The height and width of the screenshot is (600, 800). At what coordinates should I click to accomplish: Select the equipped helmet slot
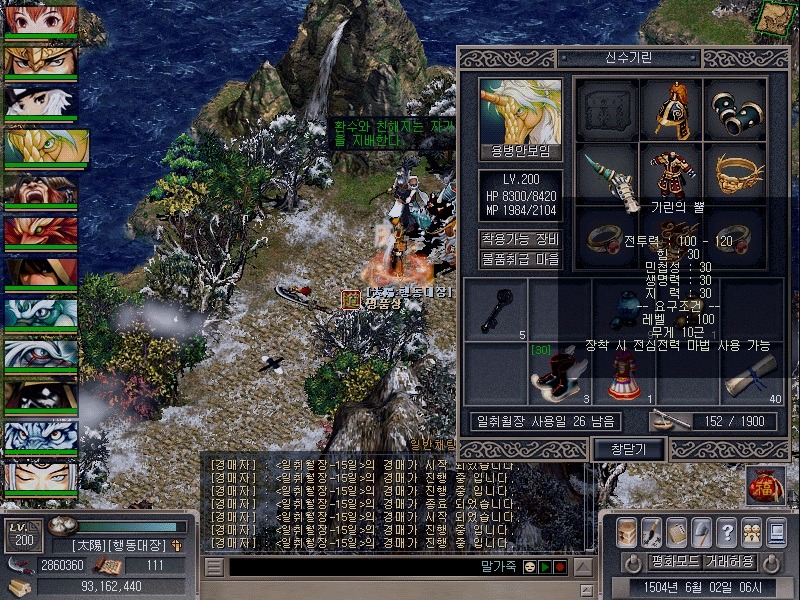pos(674,109)
